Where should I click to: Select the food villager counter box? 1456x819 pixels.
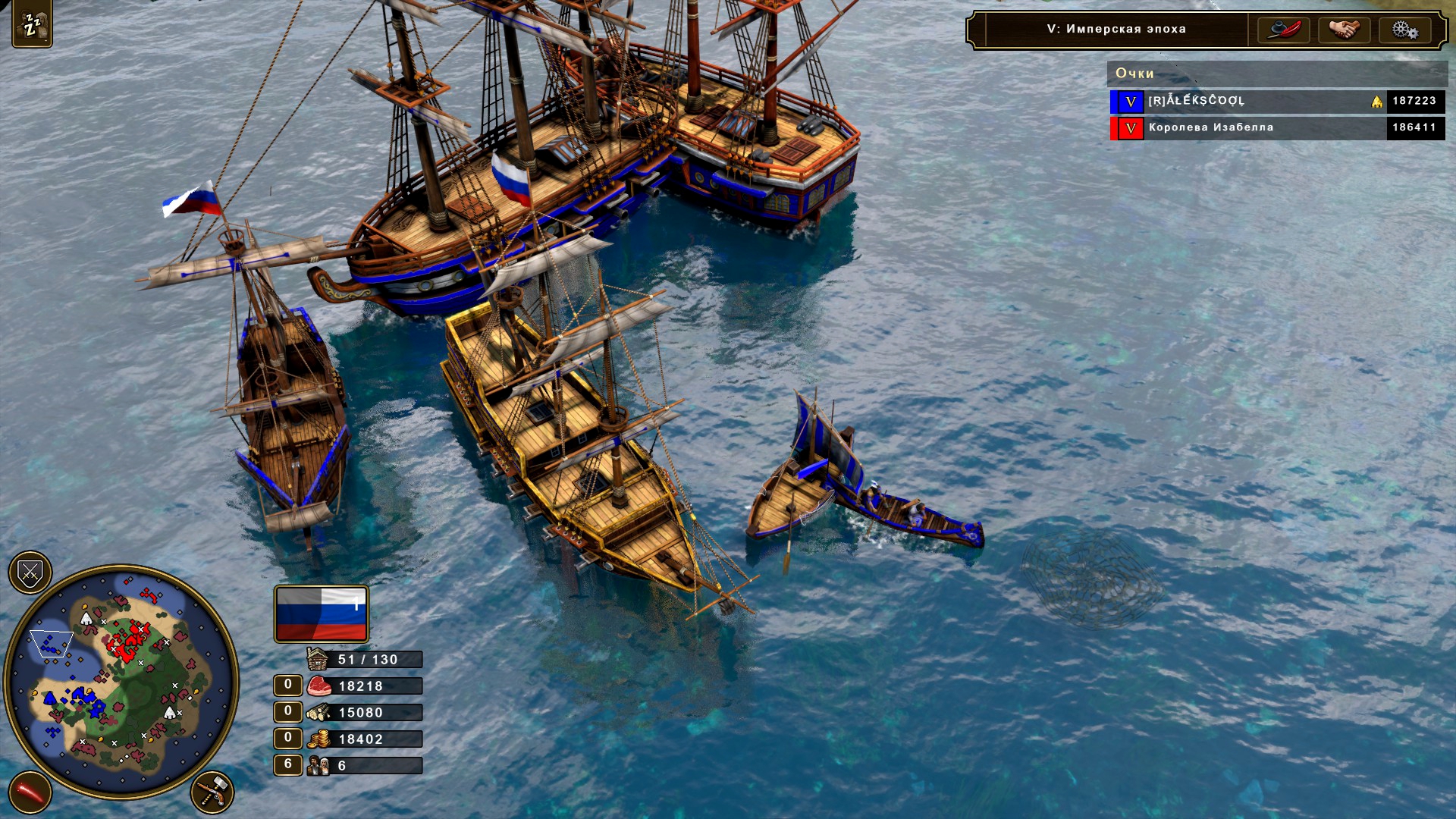(288, 686)
